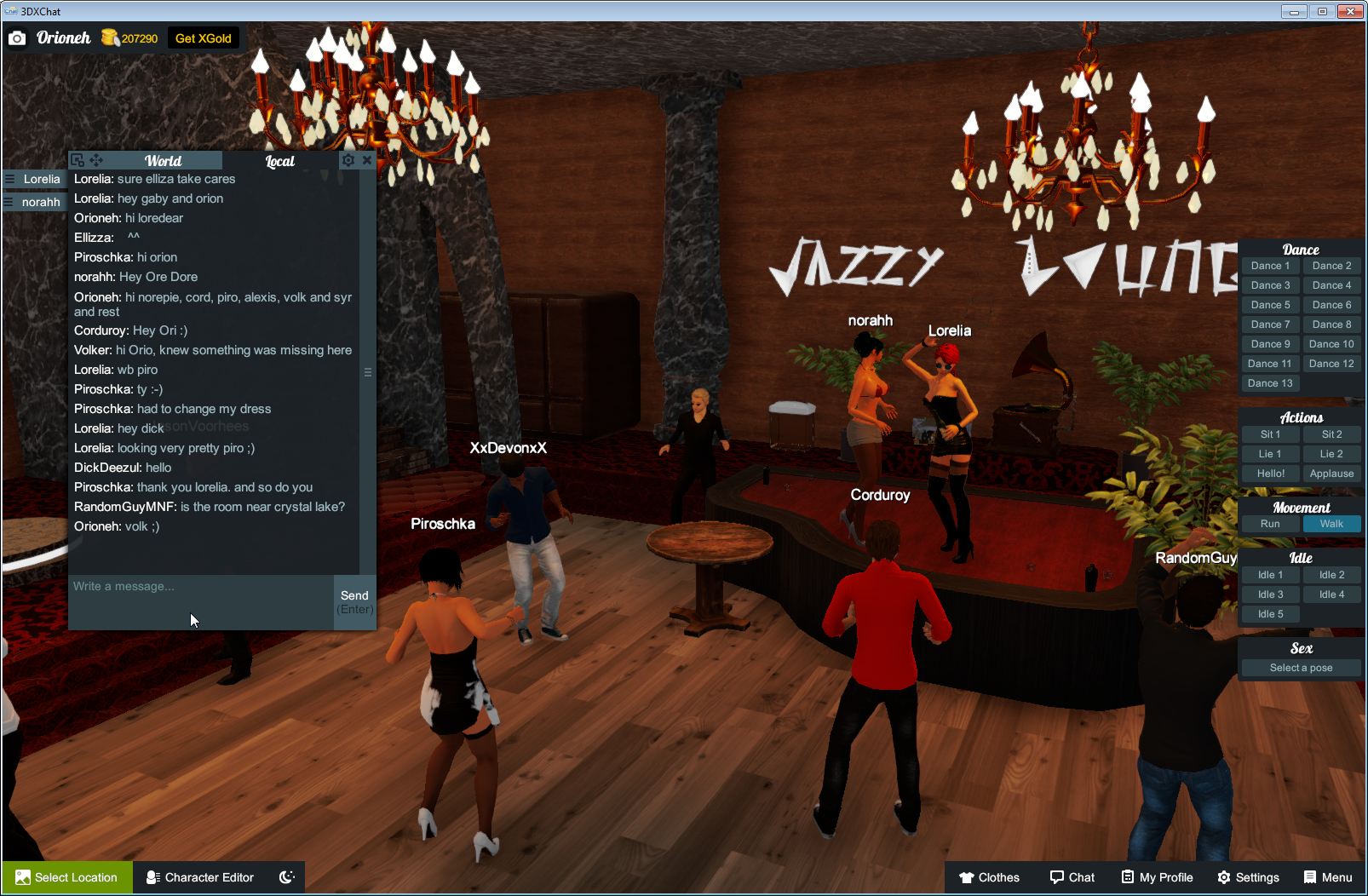The width and height of the screenshot is (1368, 896).
Task: Open the Character Editor
Action: [x=199, y=877]
